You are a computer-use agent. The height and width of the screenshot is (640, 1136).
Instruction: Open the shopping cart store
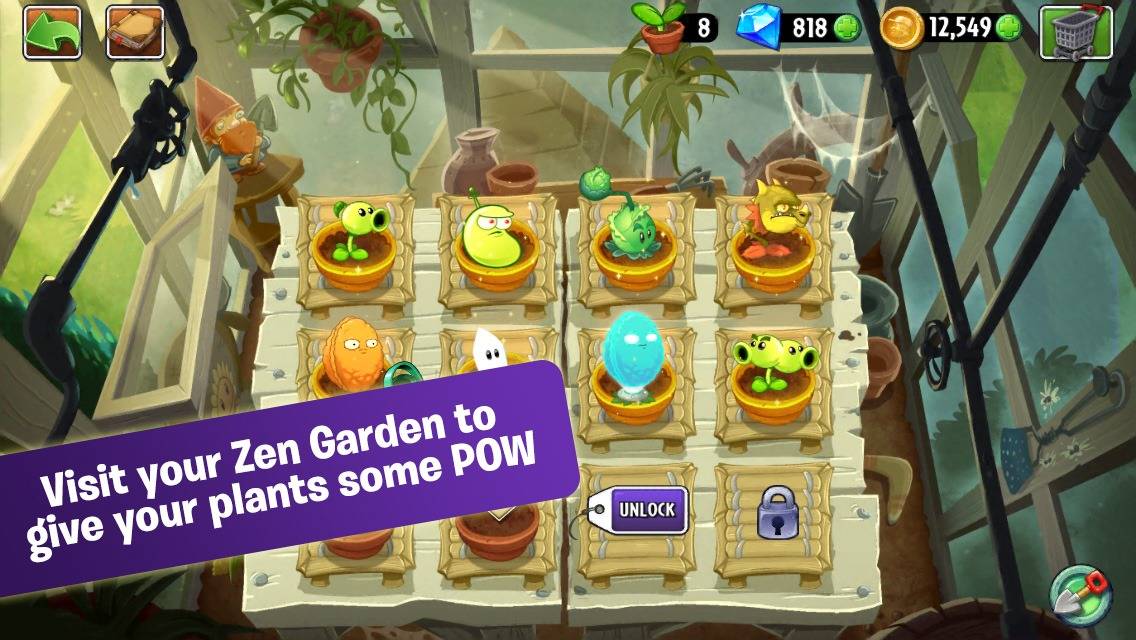[1076, 32]
